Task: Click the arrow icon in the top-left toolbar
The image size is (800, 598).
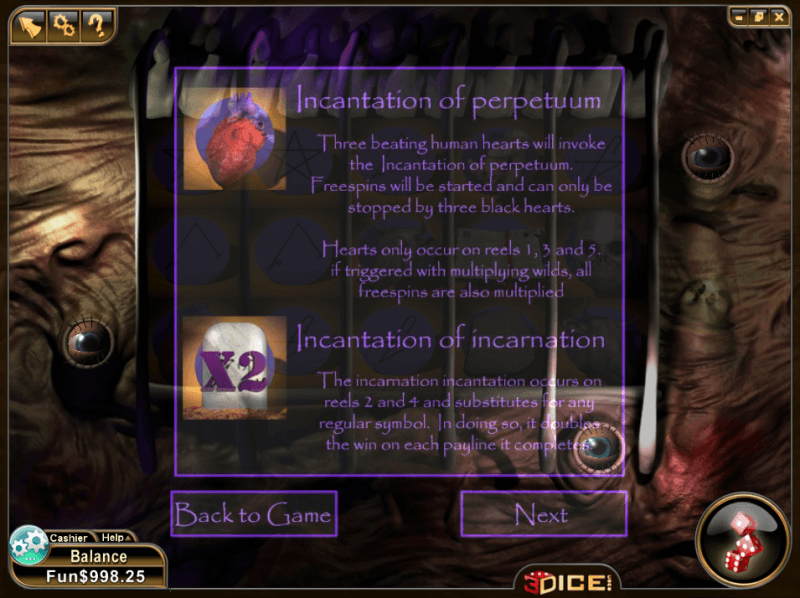Action: (x=31, y=24)
